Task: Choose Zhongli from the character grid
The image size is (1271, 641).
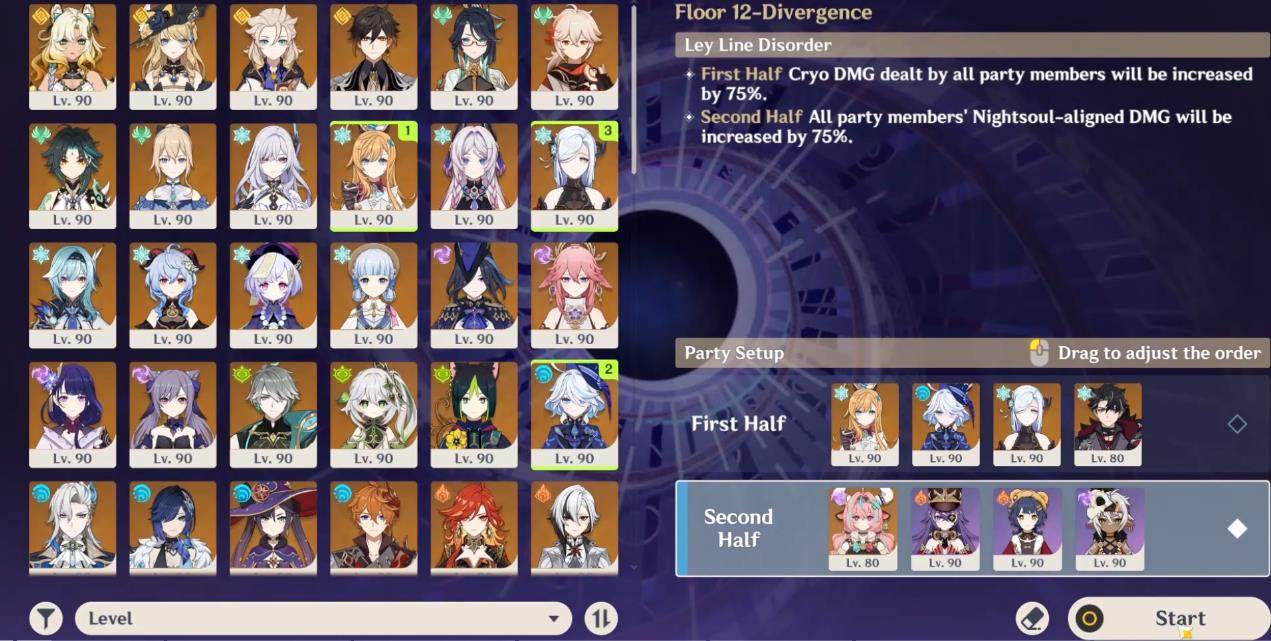Action: tap(373, 55)
